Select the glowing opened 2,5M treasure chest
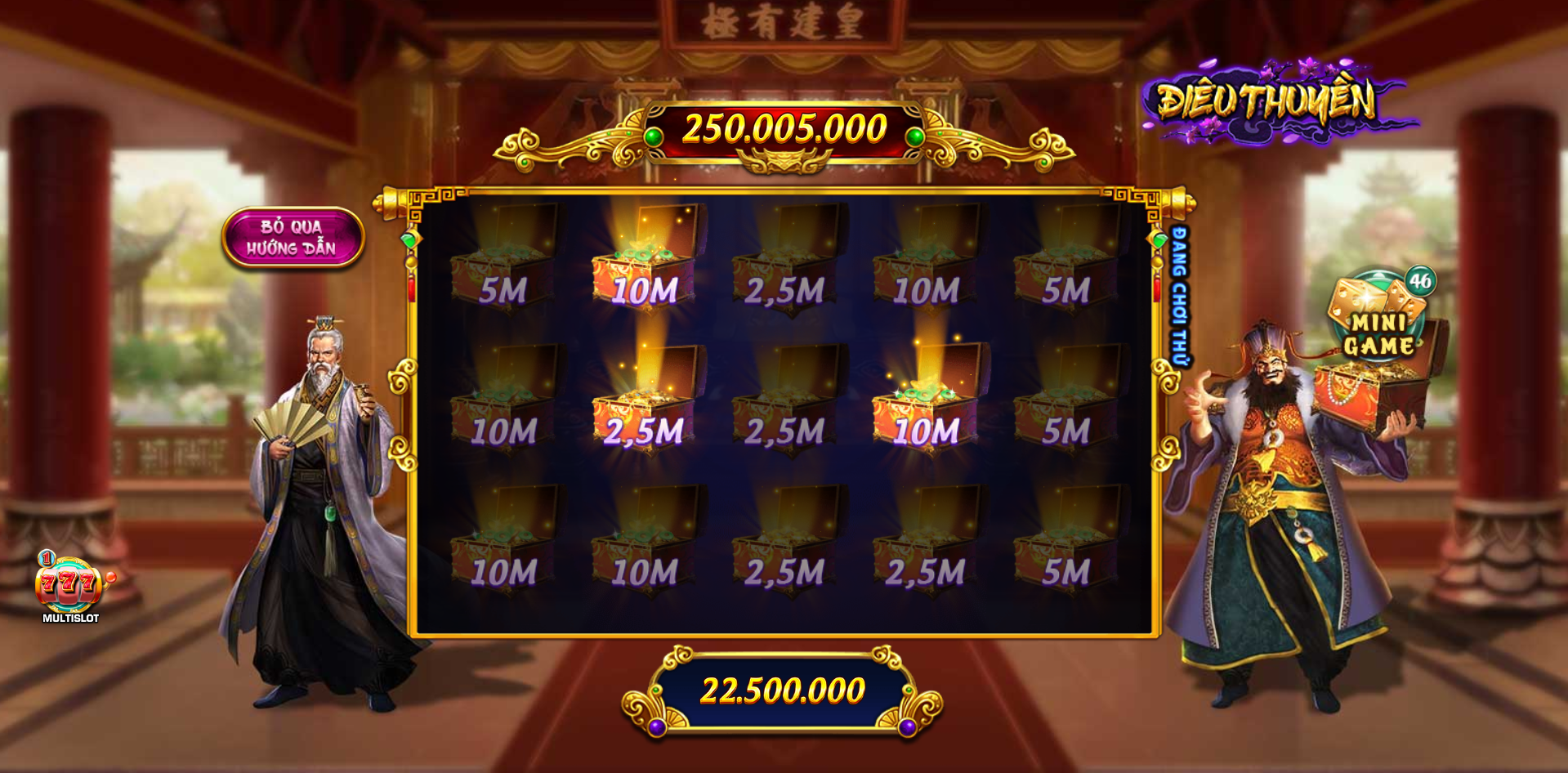Screen dimensions: 1568x773 pyautogui.click(x=646, y=406)
